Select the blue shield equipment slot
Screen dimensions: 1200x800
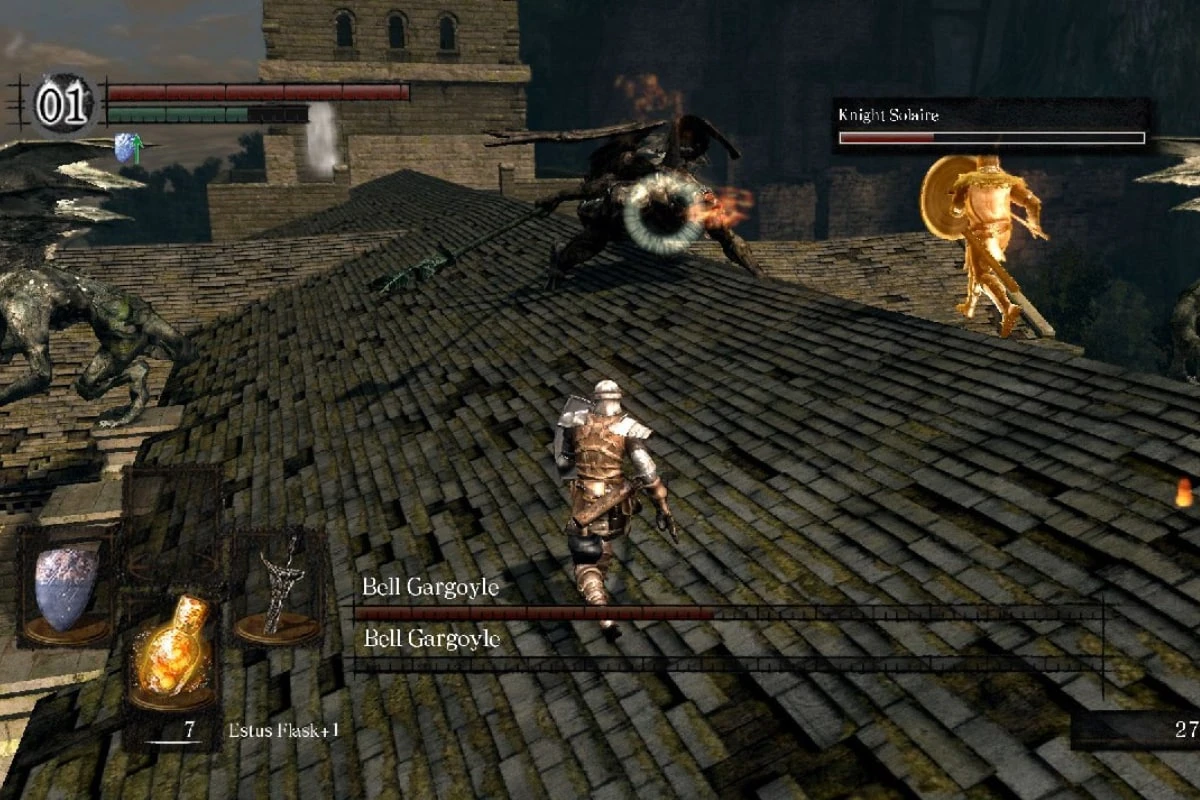(x=67, y=588)
